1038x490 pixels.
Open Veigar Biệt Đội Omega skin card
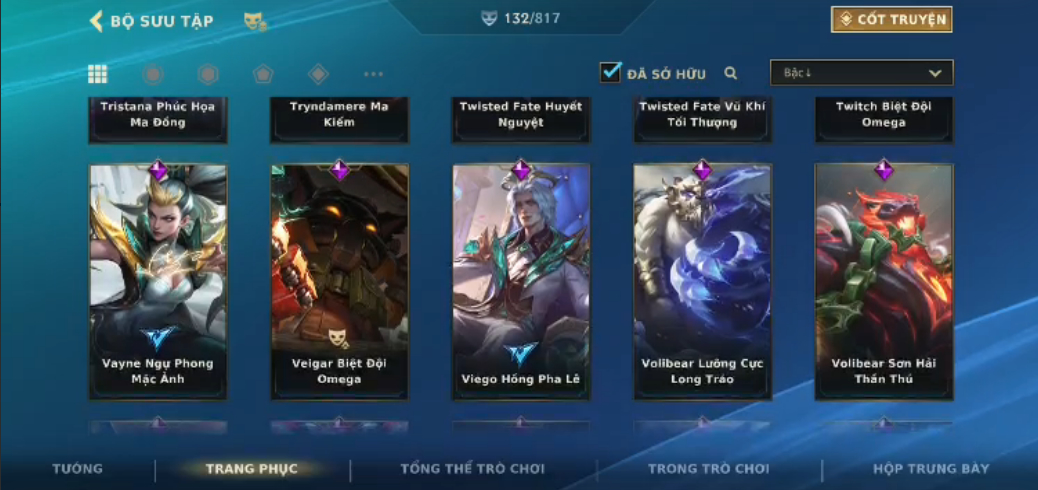tap(339, 282)
